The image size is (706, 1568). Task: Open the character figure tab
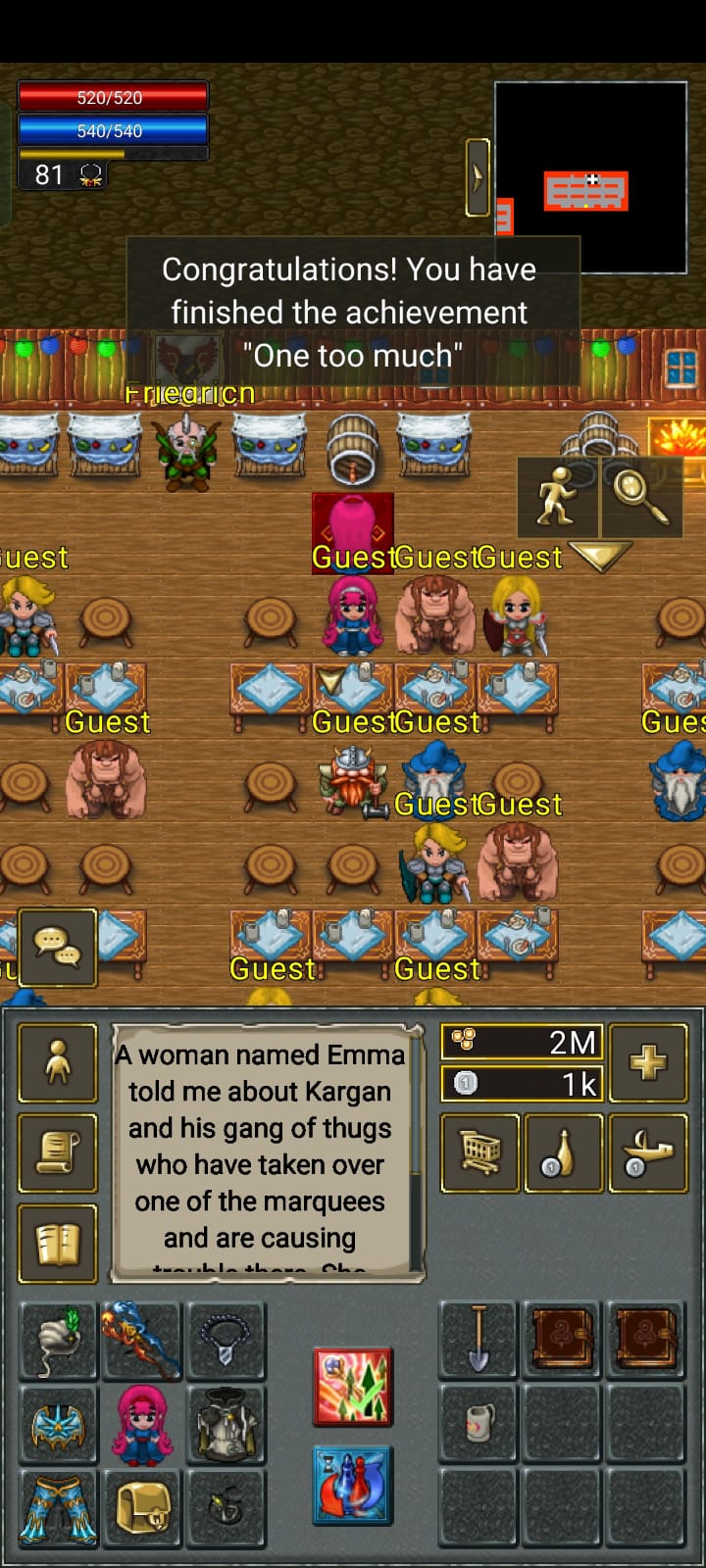(x=58, y=1062)
